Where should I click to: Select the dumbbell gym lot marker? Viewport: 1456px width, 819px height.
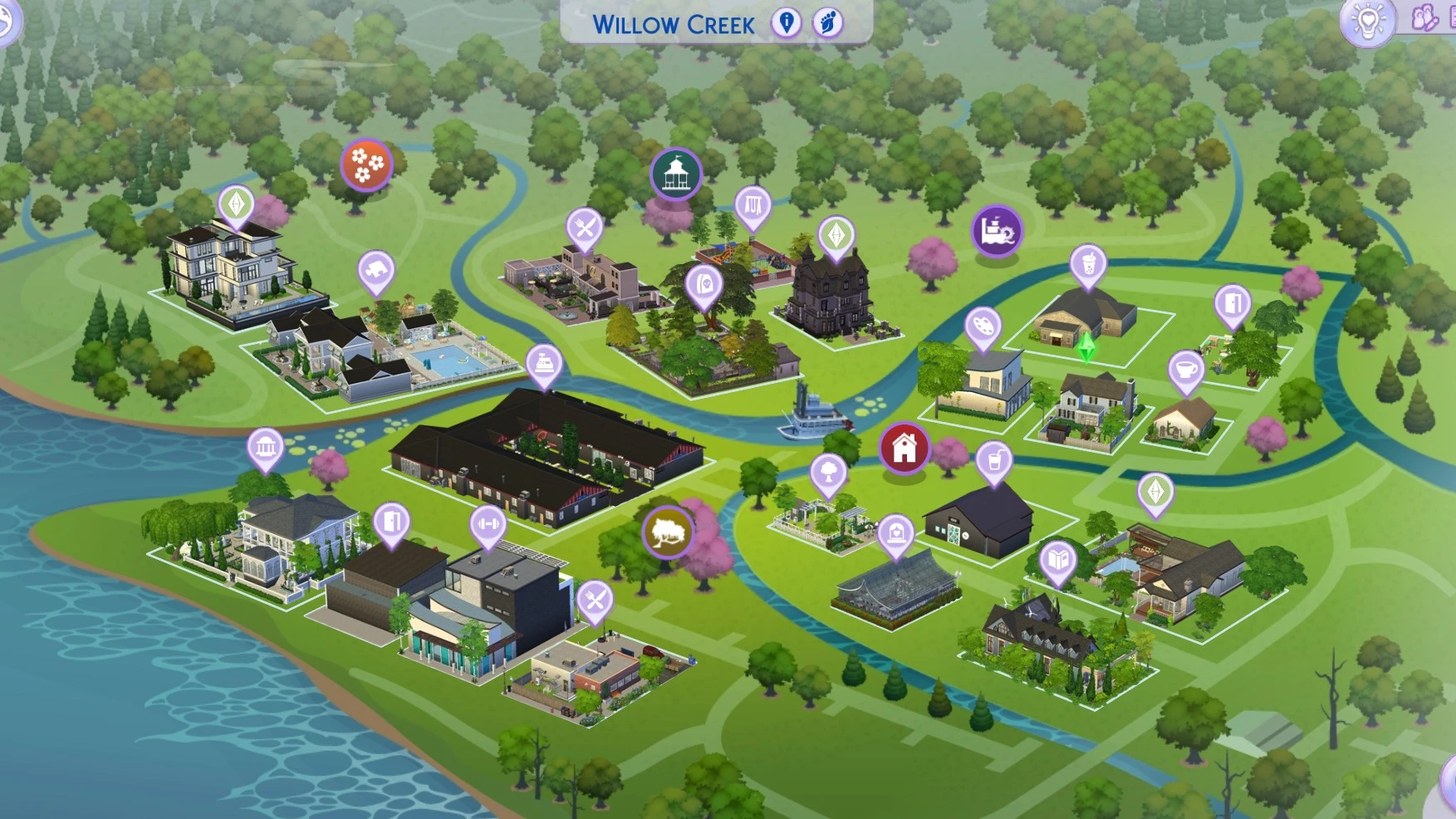point(488,525)
